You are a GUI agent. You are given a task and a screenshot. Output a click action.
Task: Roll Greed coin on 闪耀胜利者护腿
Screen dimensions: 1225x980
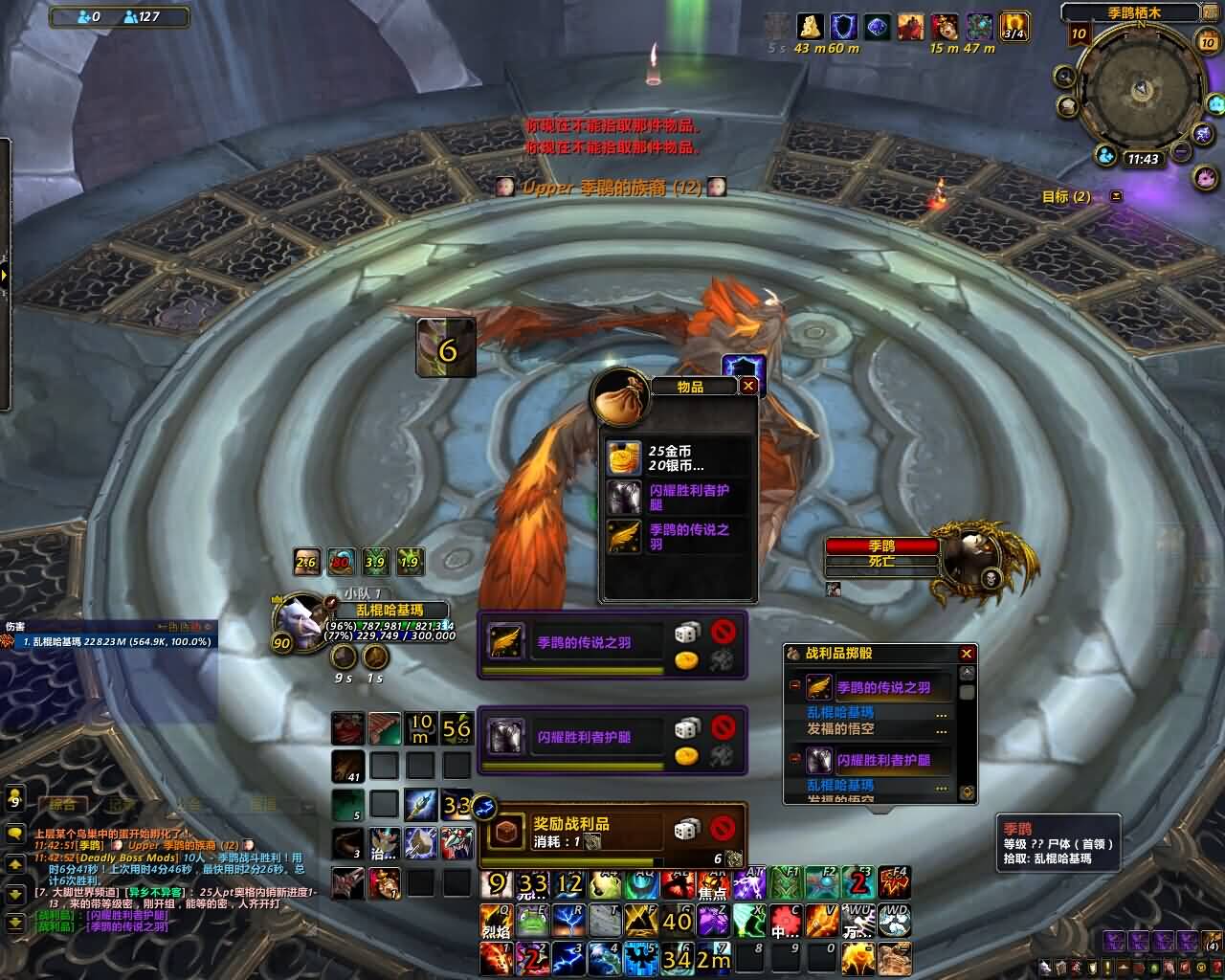tap(686, 756)
